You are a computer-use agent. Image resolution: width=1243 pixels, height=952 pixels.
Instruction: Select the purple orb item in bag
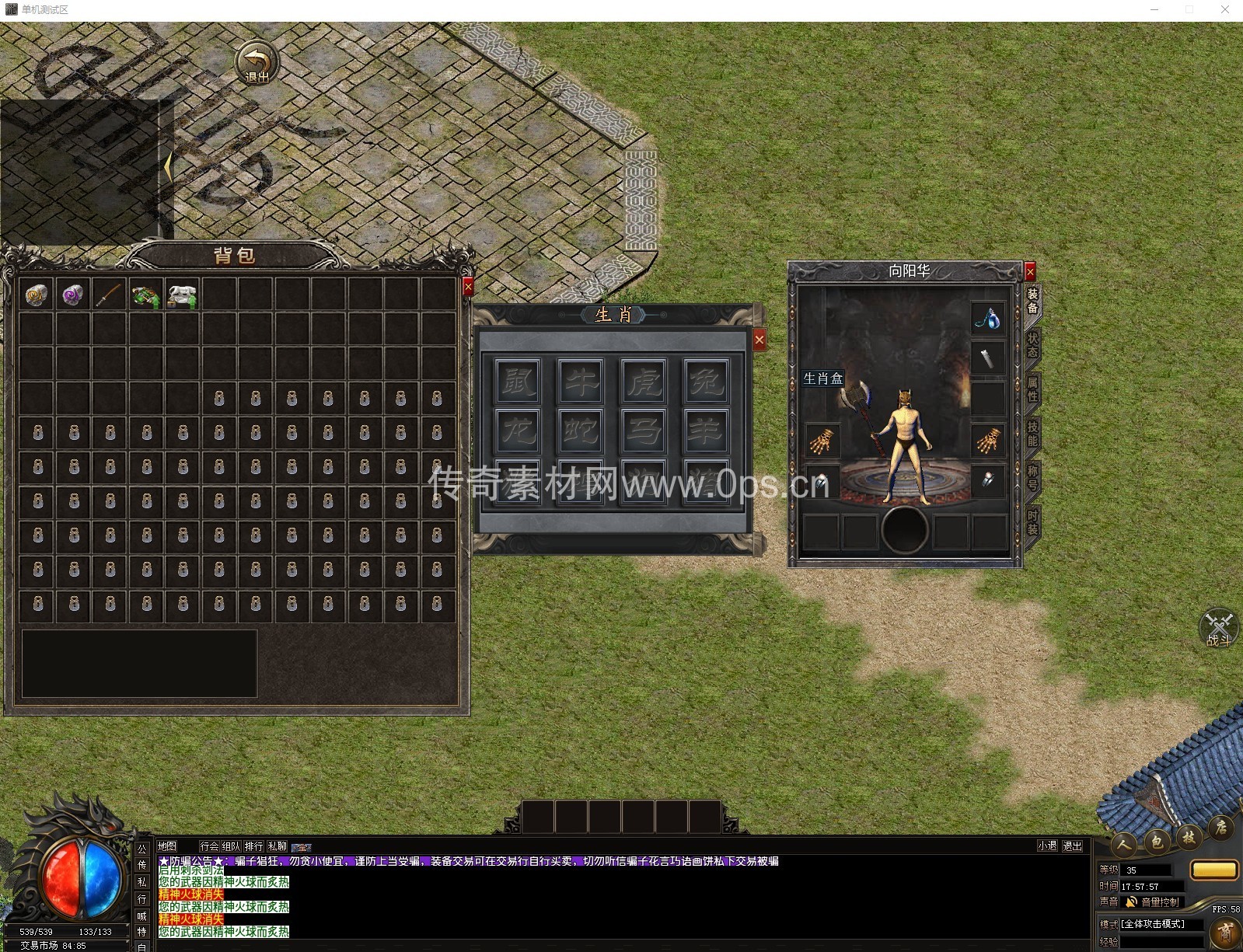(73, 295)
